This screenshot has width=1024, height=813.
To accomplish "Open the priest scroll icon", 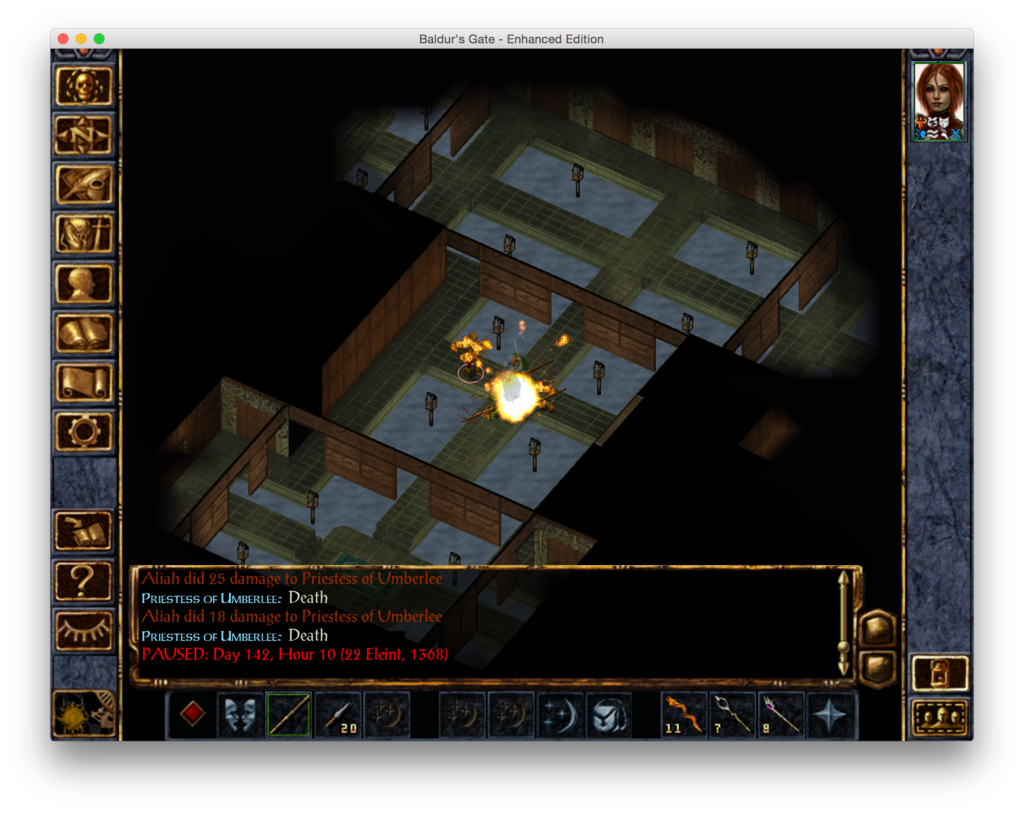I will [x=84, y=382].
